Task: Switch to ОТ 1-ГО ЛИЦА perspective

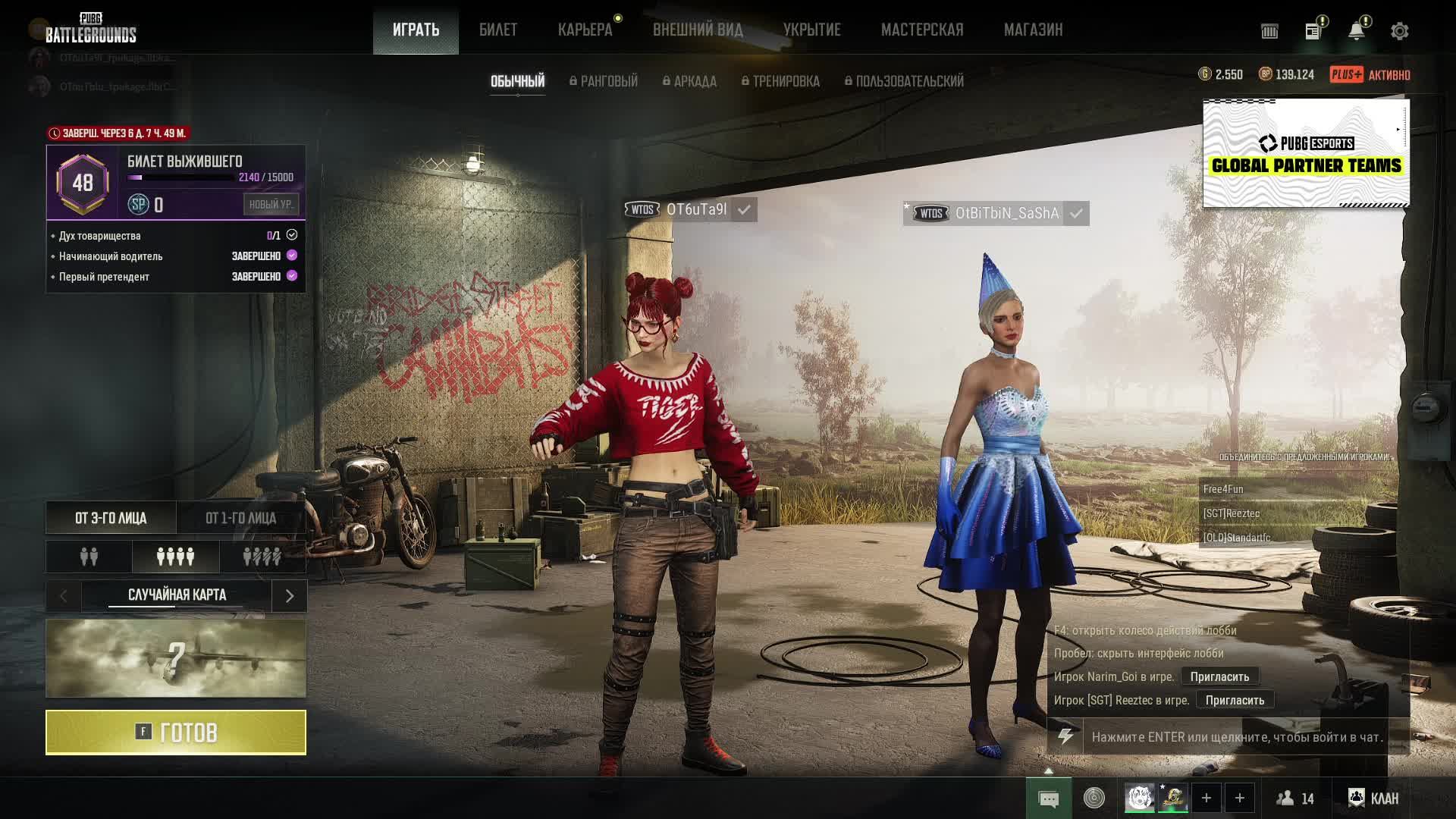Action: 240,518
